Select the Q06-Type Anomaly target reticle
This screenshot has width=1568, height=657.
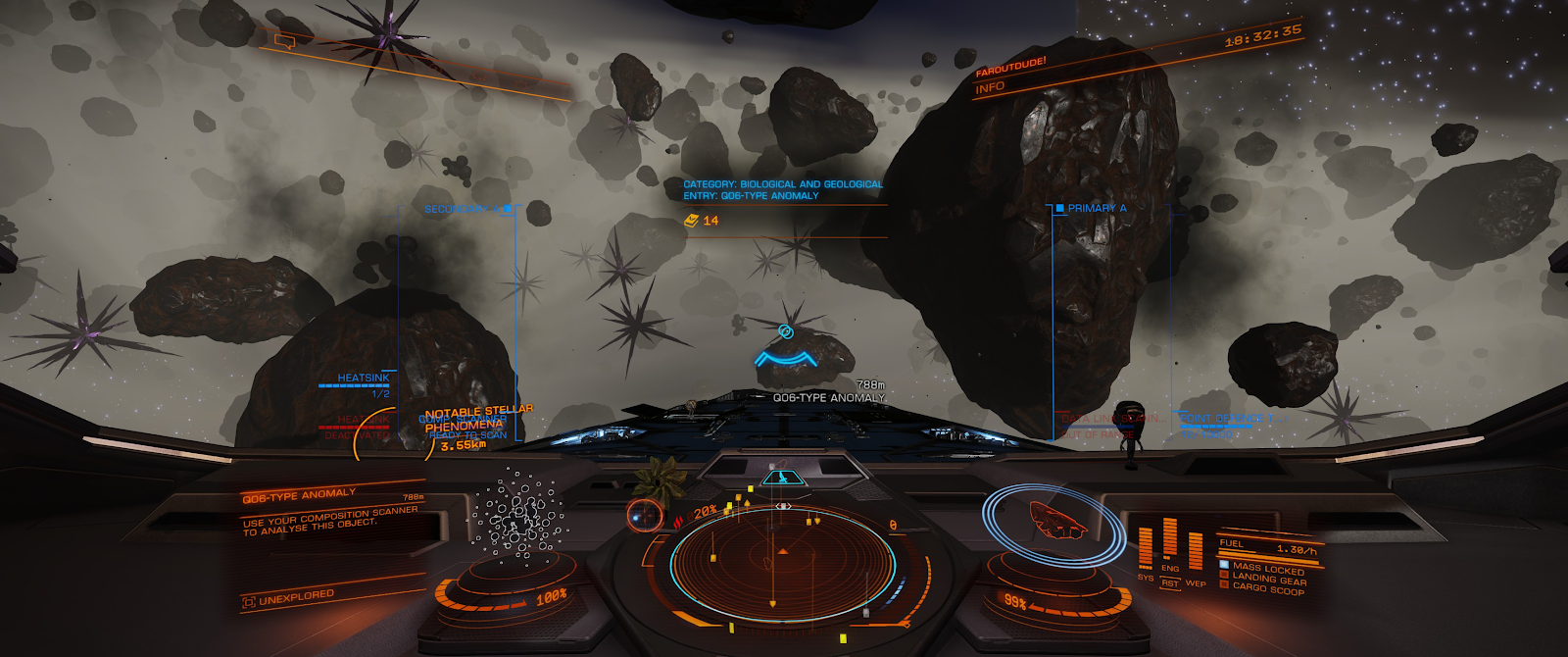785,332
